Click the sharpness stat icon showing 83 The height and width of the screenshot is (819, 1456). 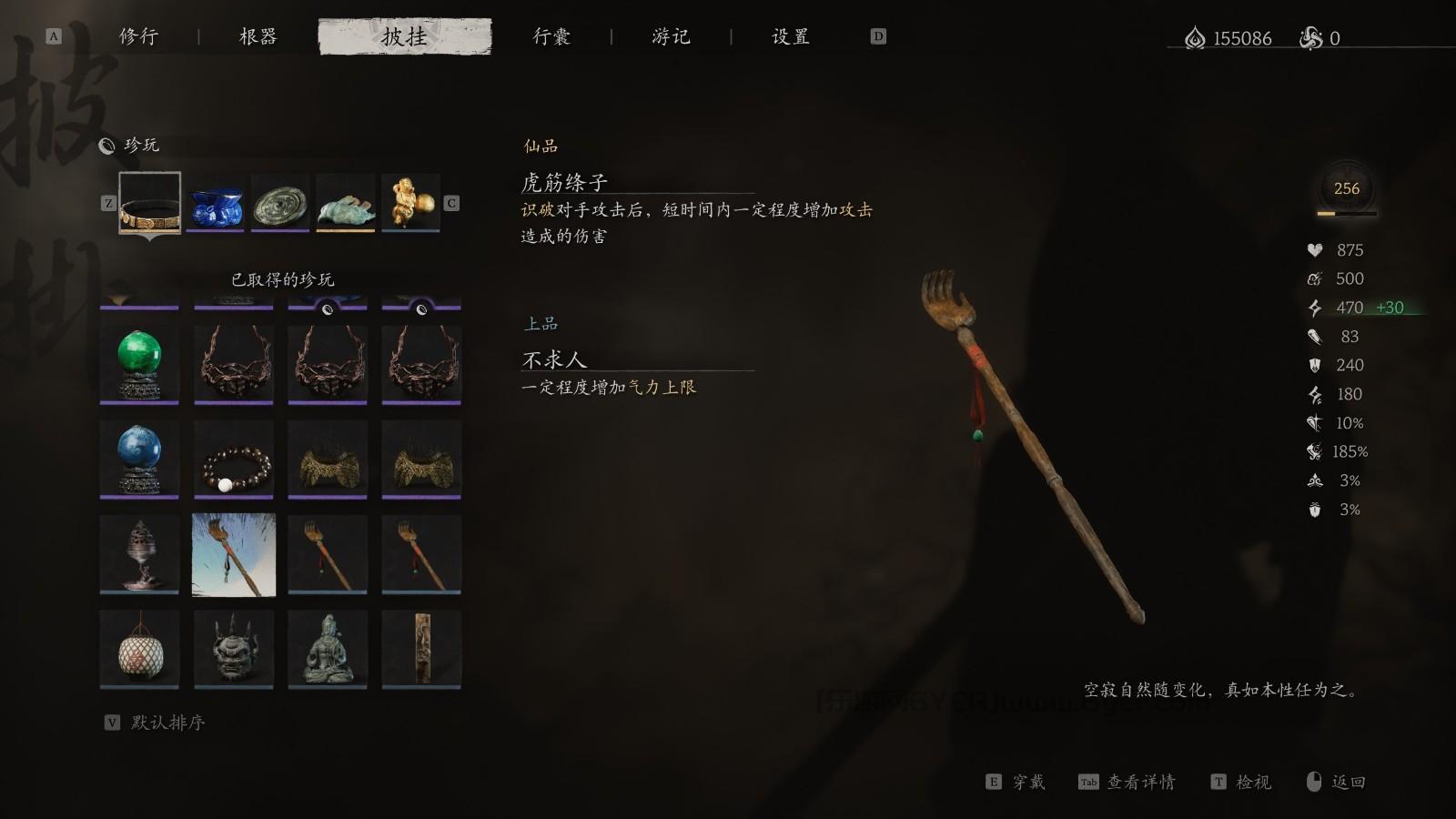click(x=1315, y=336)
